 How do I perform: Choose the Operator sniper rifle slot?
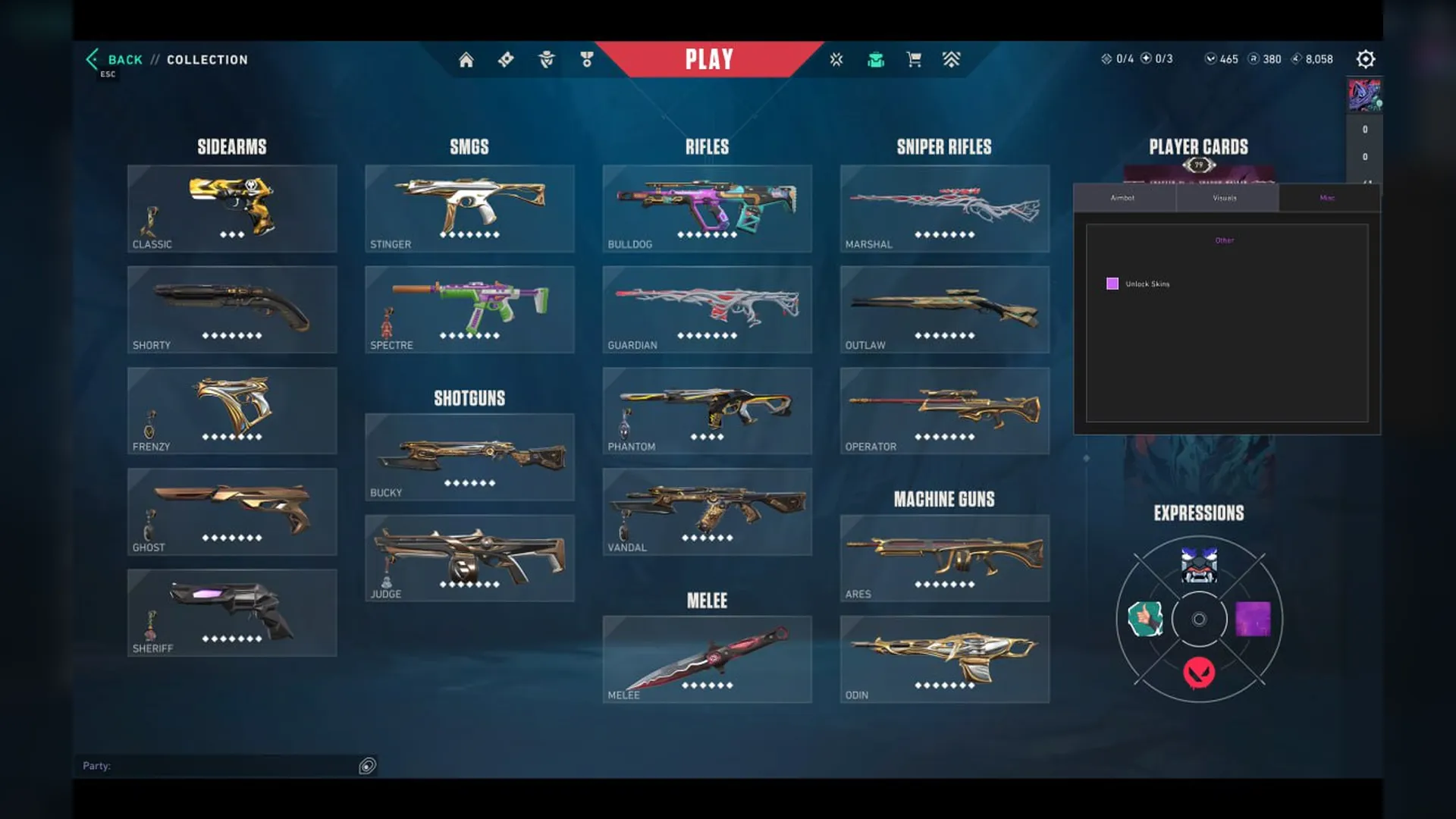click(944, 410)
